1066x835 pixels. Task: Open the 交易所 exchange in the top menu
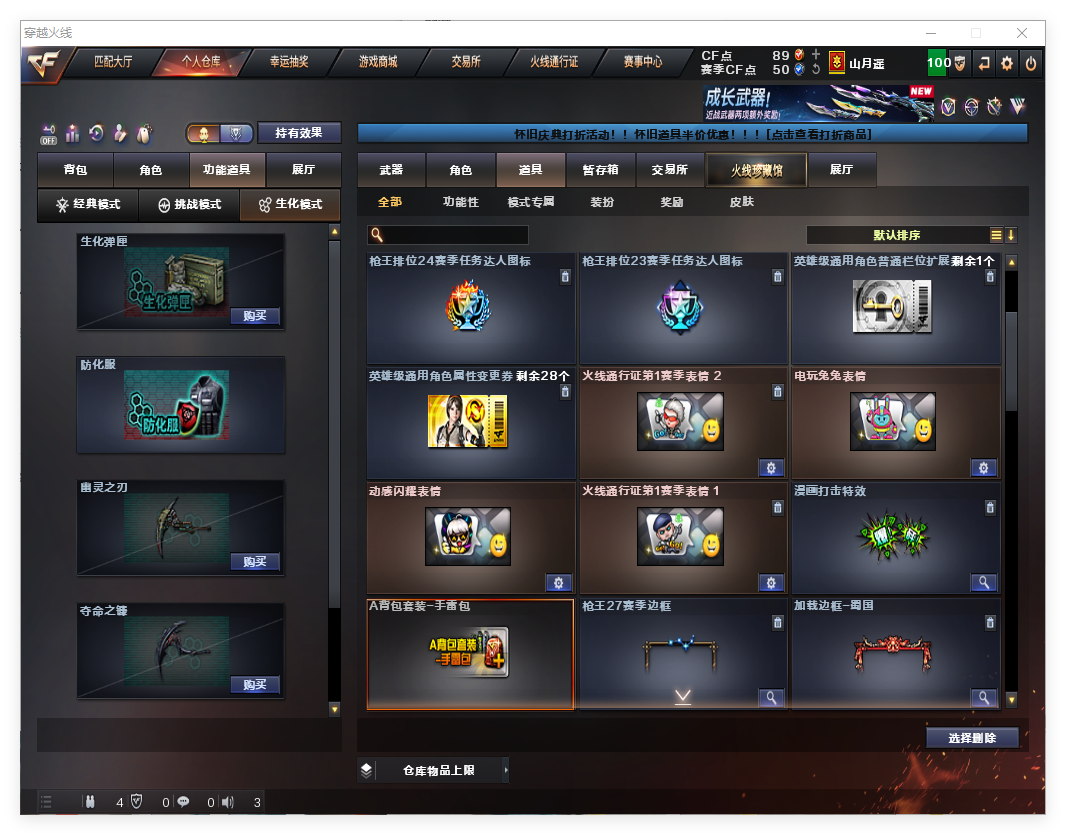point(466,62)
